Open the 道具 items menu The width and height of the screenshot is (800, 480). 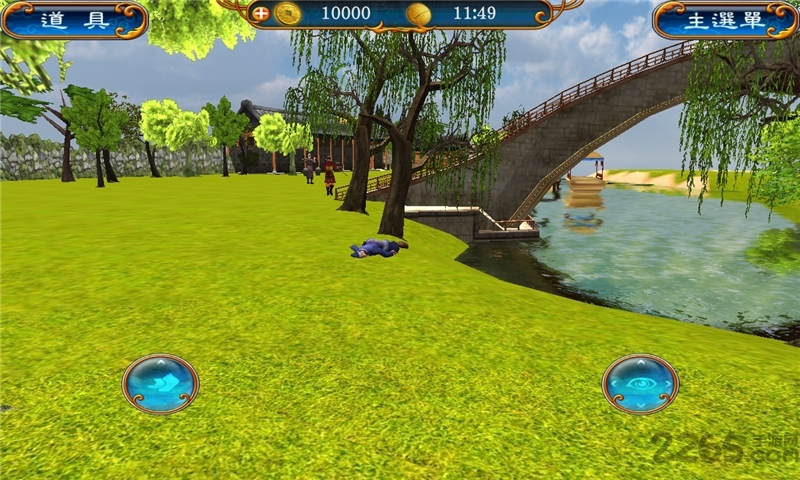click(74, 20)
